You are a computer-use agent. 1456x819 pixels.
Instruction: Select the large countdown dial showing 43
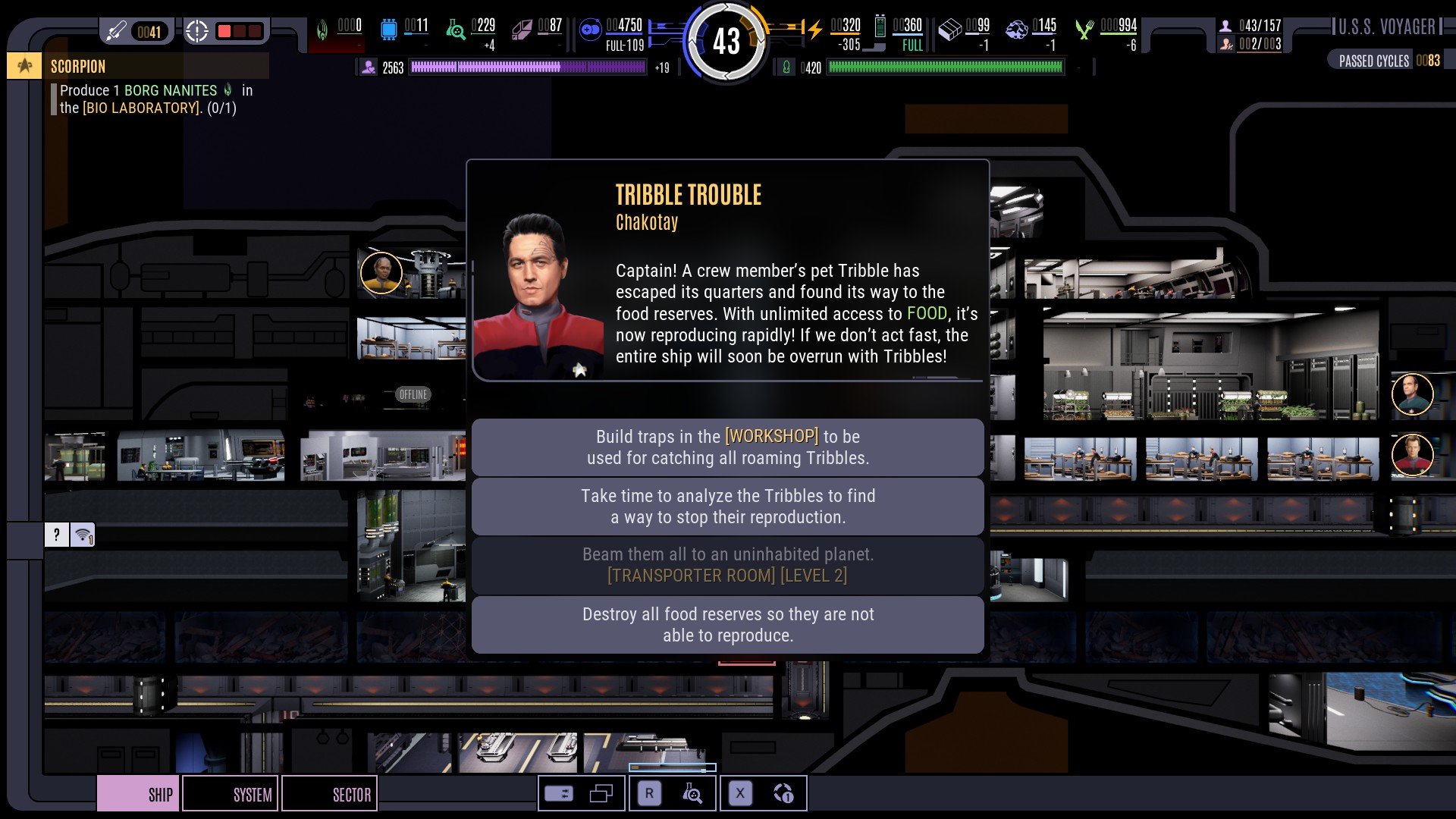(726, 41)
